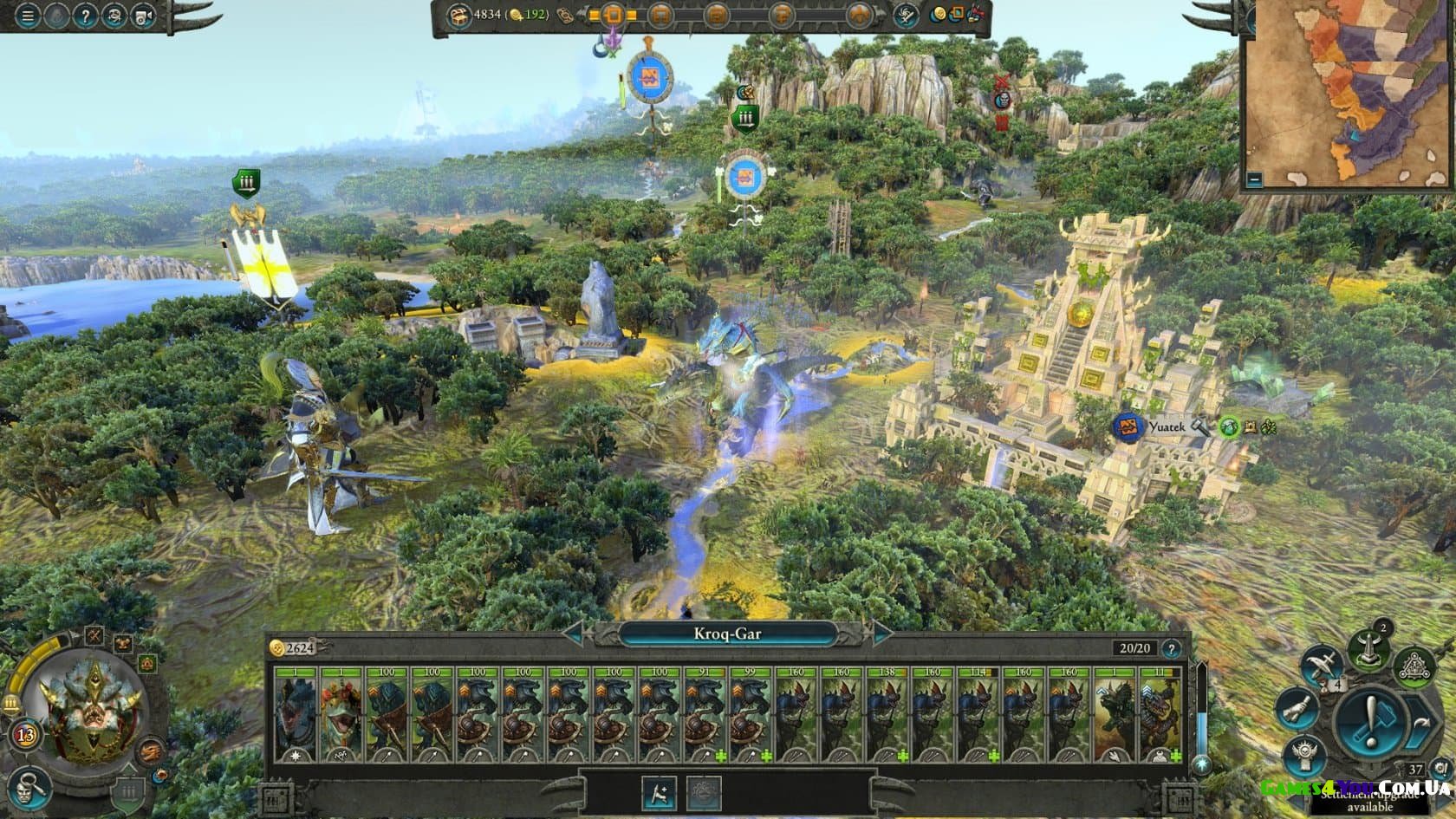Open the diplomacy handshake scroll button
Image resolution: width=1456 pixels, height=819 pixels.
1297,710
